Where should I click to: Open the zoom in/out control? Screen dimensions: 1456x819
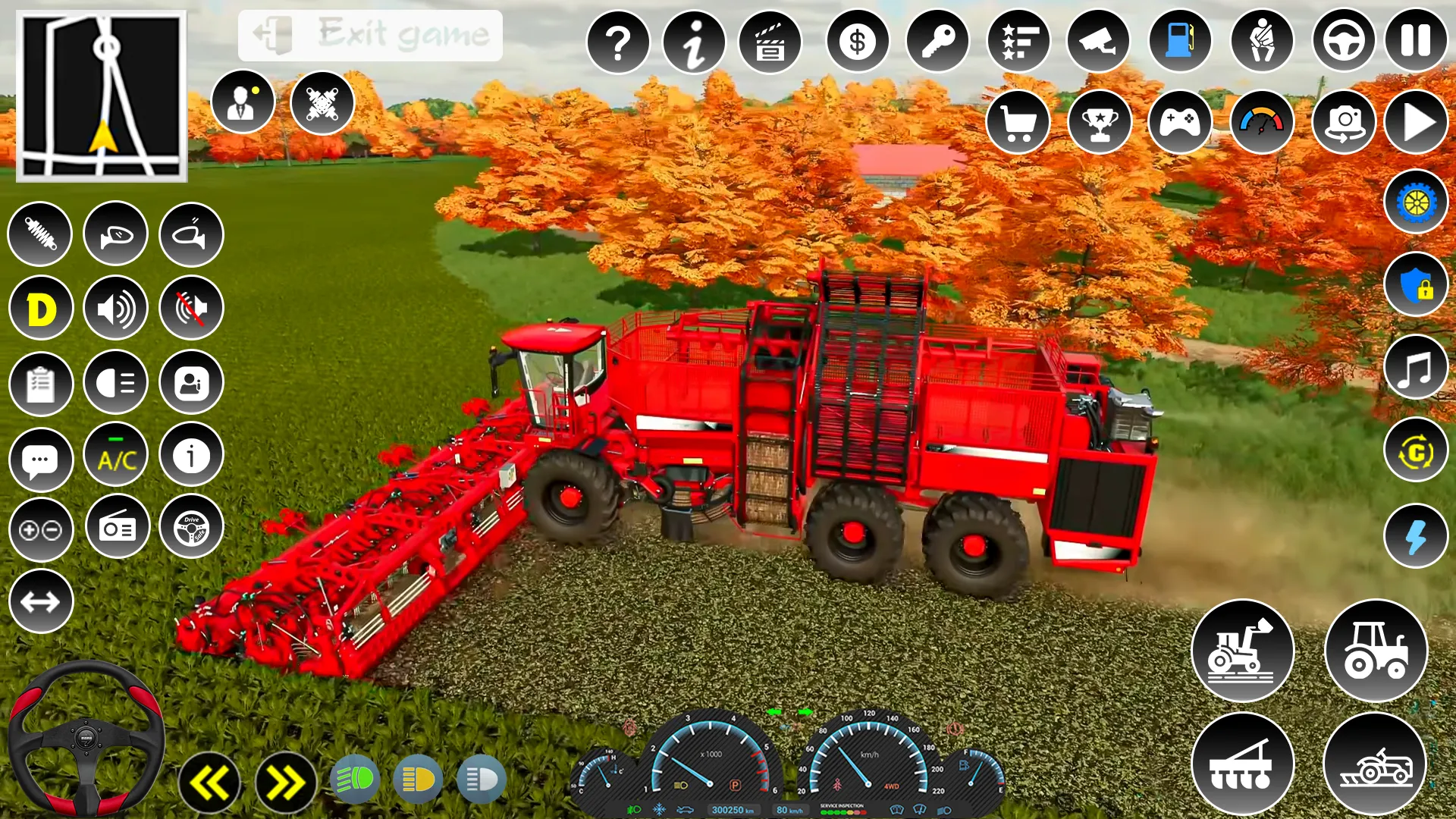point(42,529)
